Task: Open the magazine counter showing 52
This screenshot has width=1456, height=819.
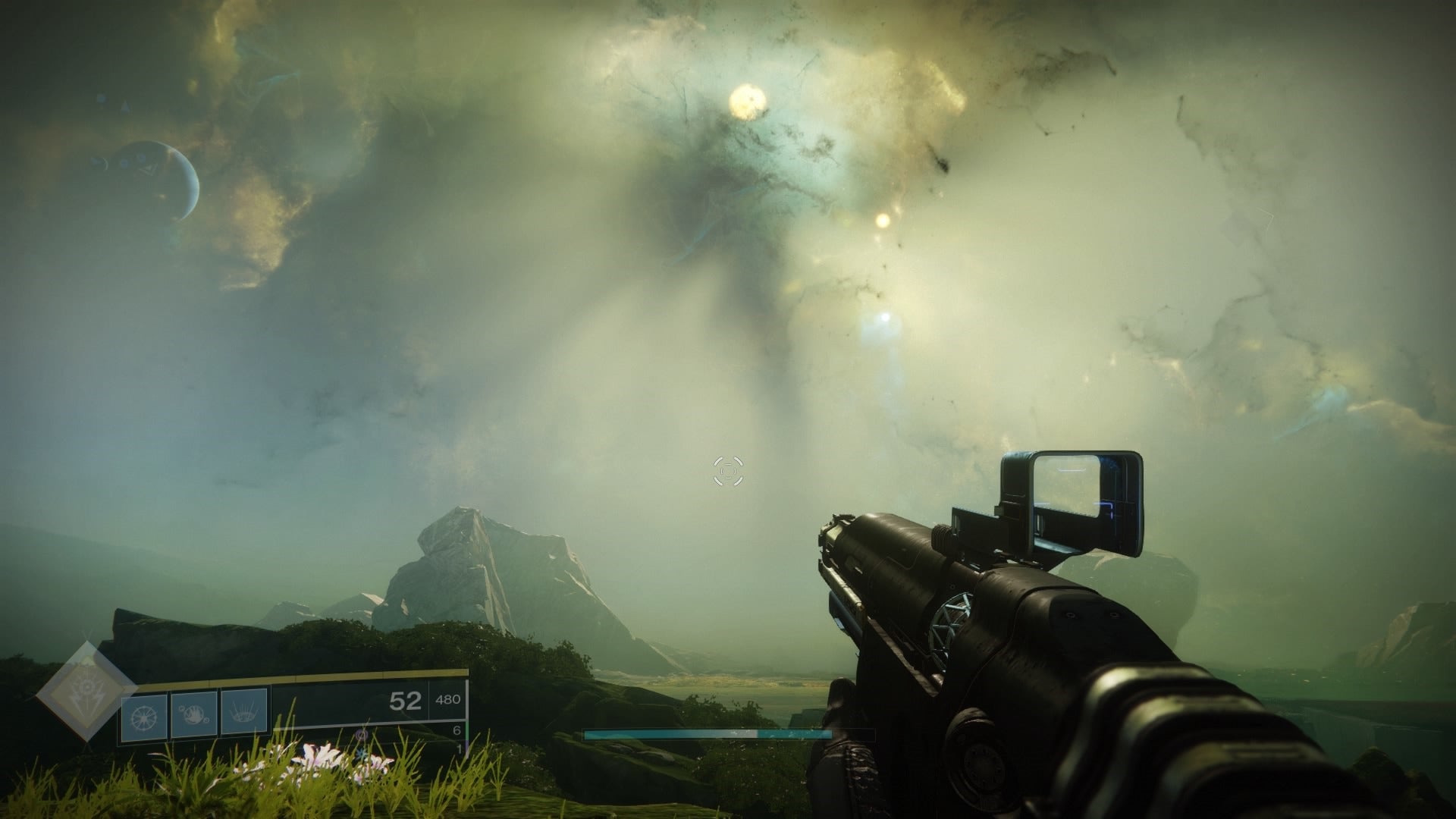Action: [406, 701]
